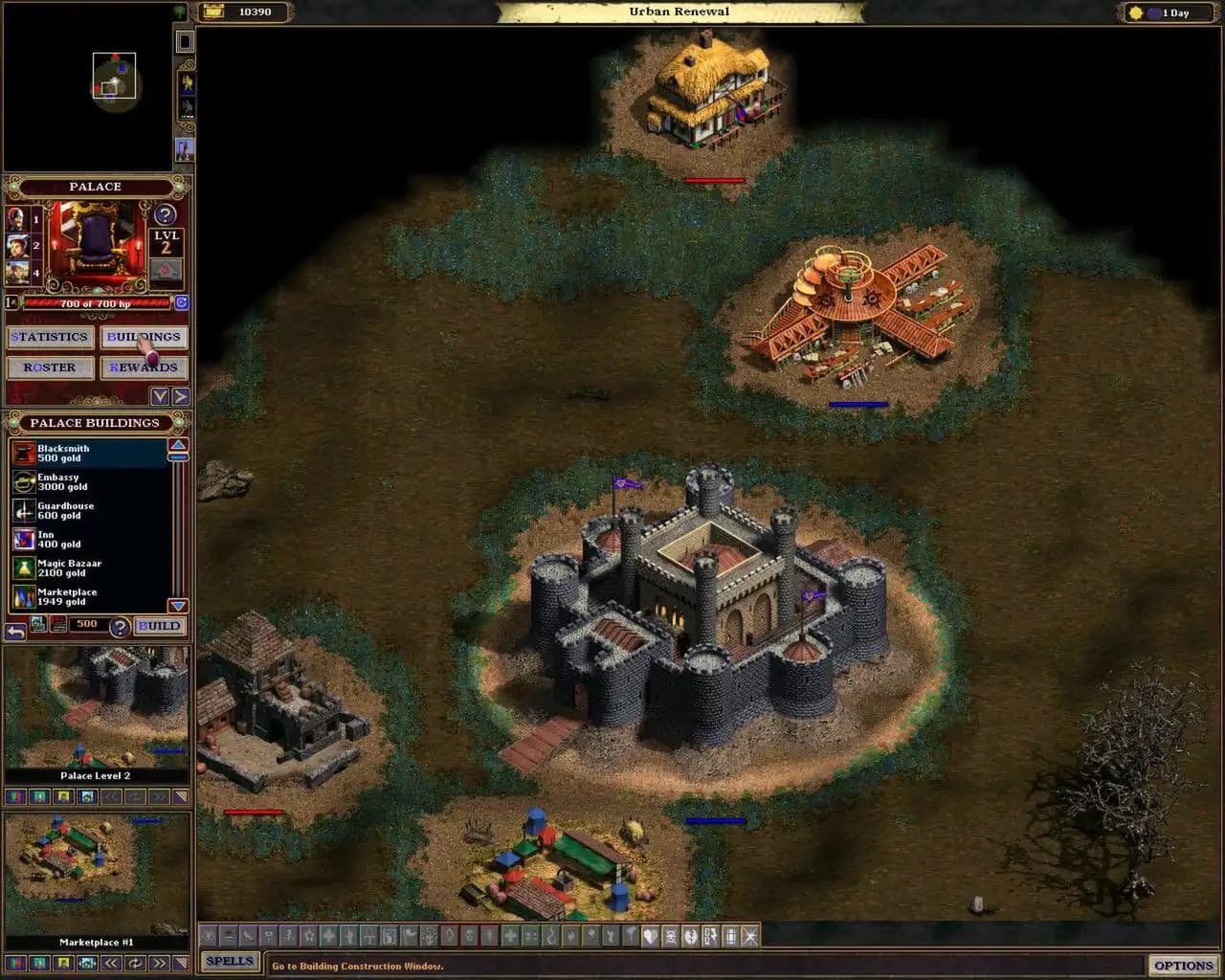1225x980 pixels.
Task: Open the Palace help question mark icon
Action: [165, 212]
